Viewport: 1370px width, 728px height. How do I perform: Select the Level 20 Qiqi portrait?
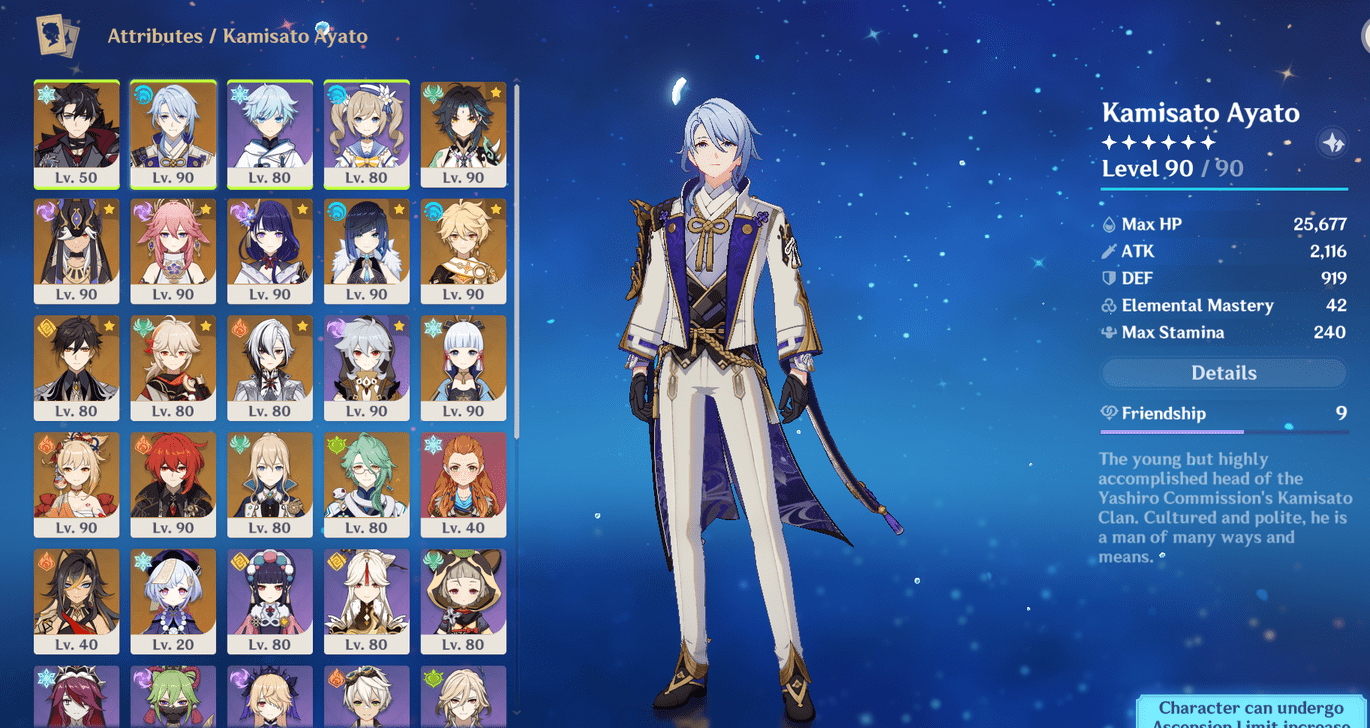point(173,600)
